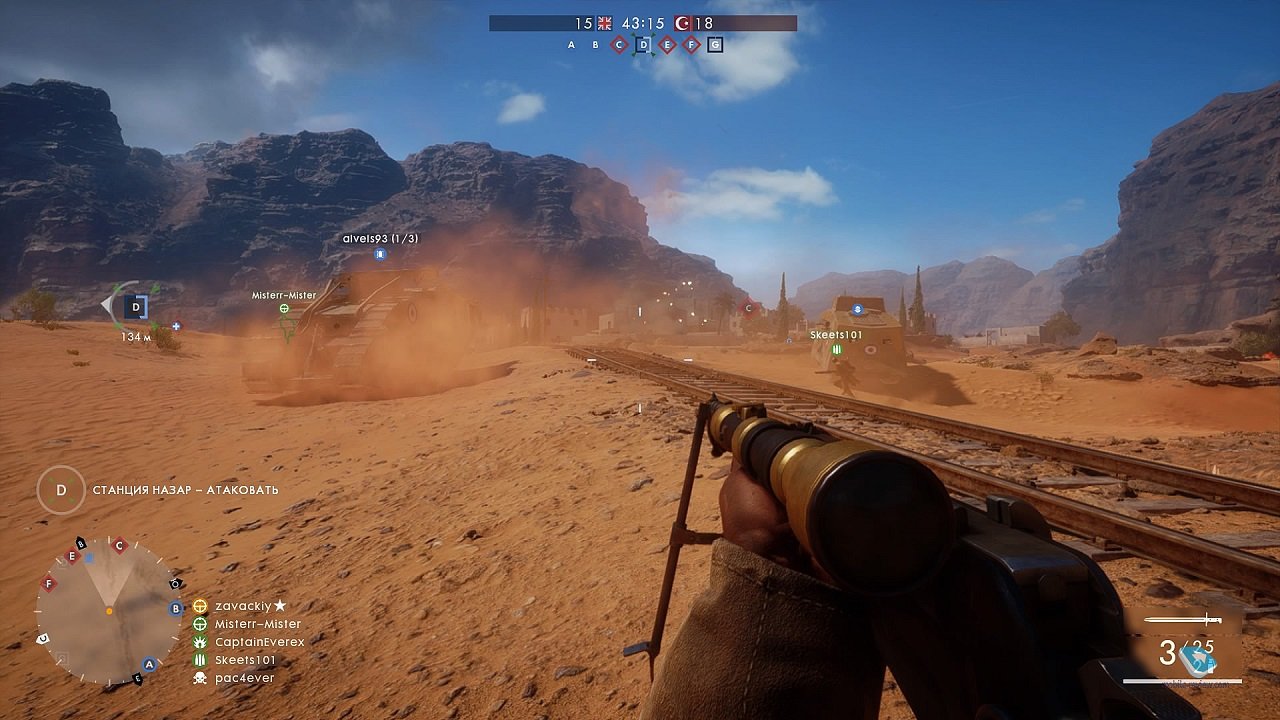Click the gem icon beside the ammo counter

[1196, 658]
